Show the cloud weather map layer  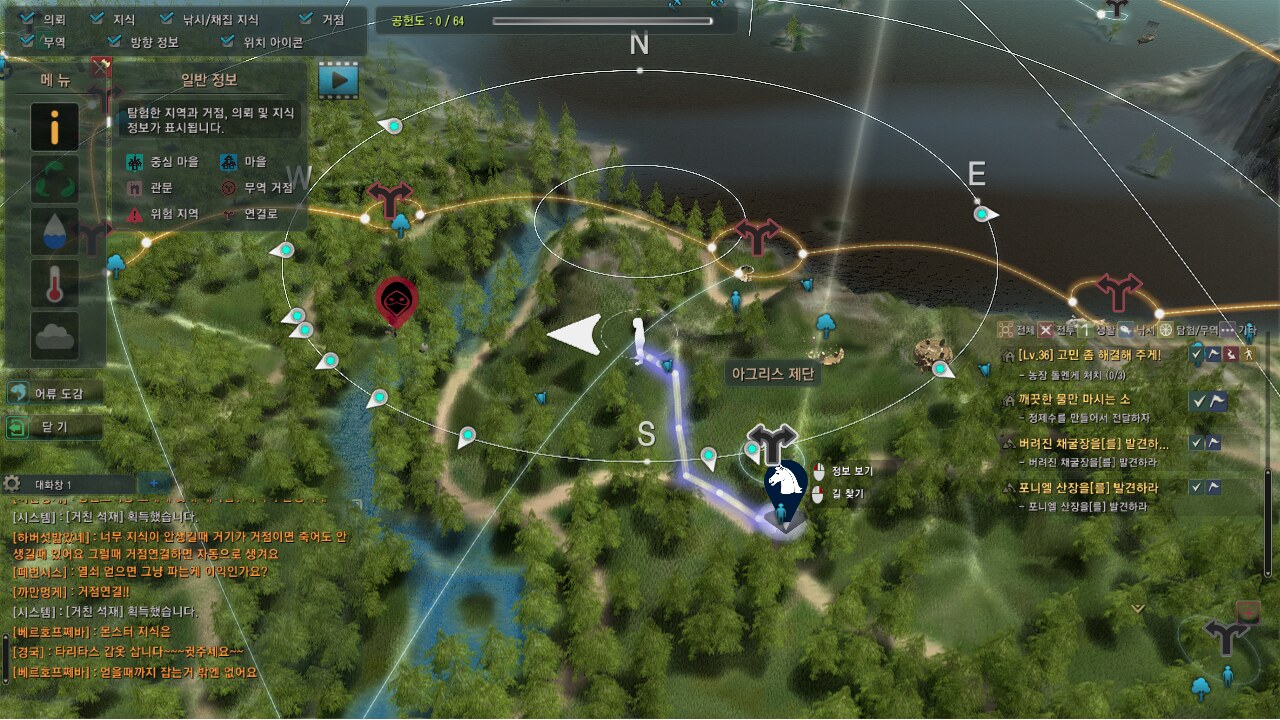(55, 338)
